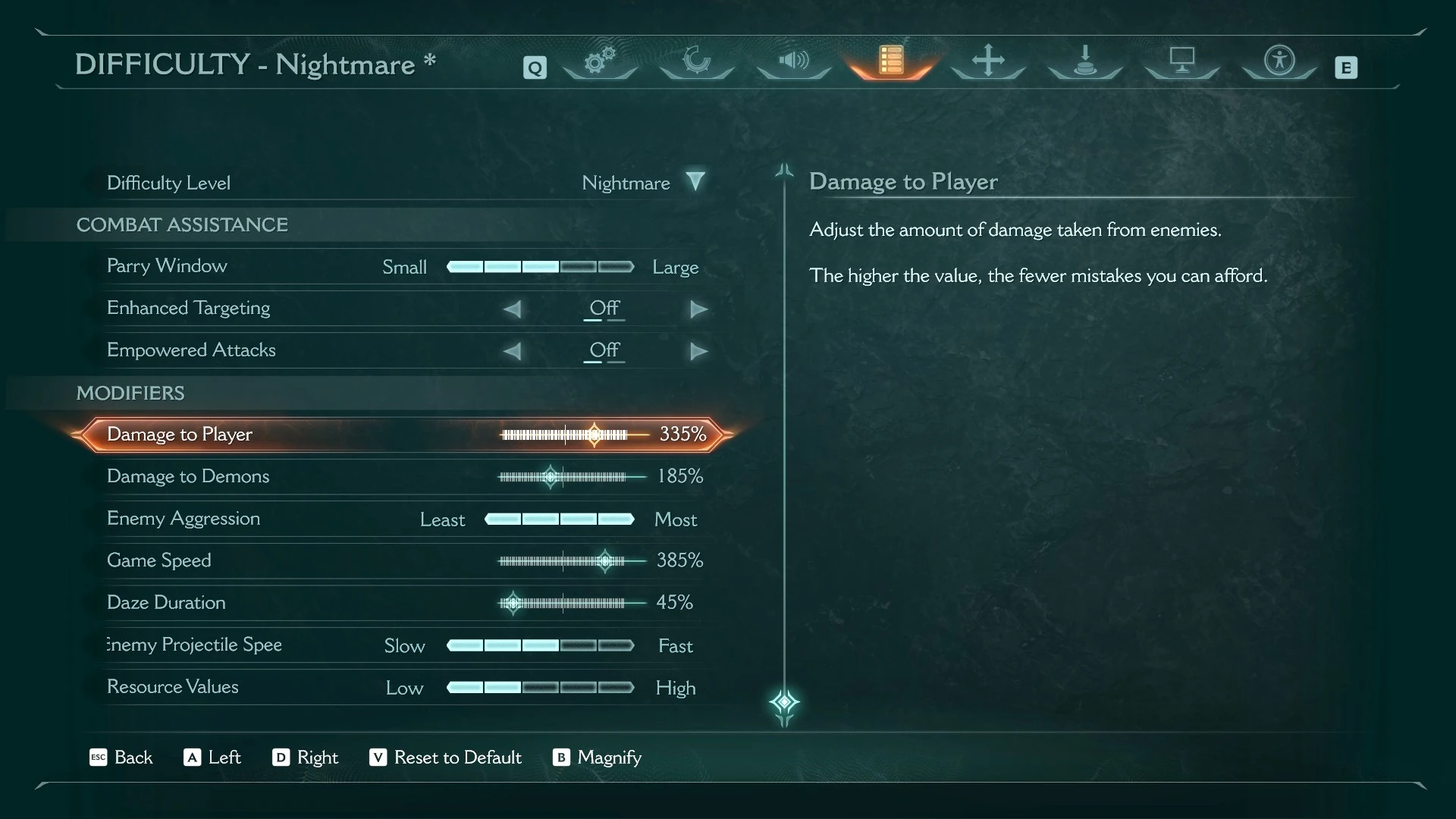
Task: Click right arrow for Enhanced Targeting
Action: pyautogui.click(x=698, y=309)
